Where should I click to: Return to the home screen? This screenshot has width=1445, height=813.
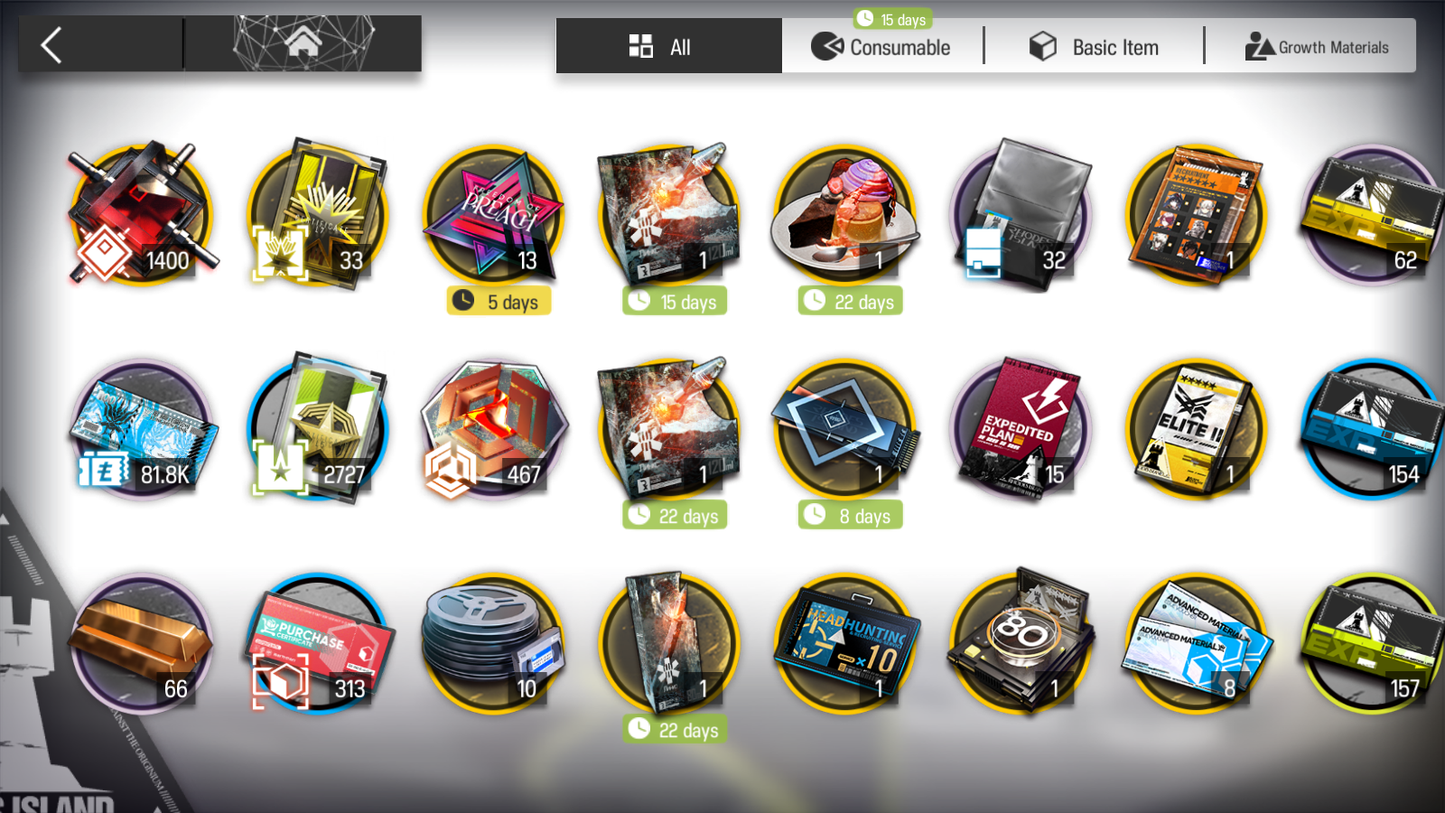tap(303, 43)
